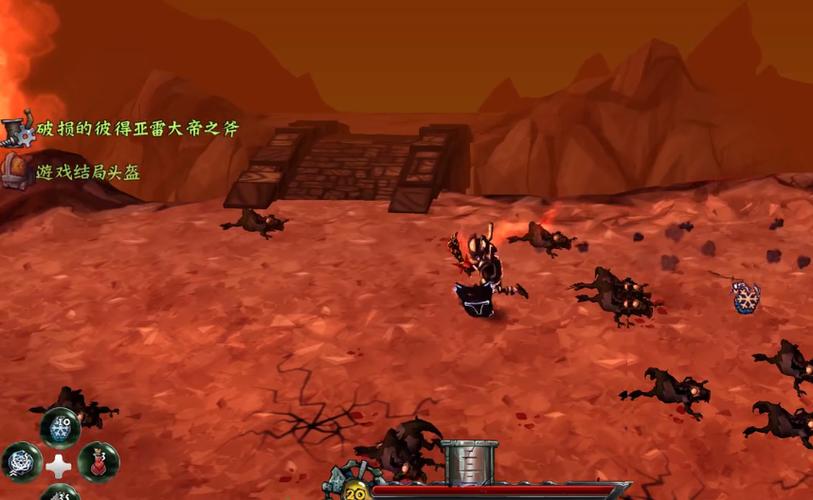Click the white cross at quick-slot center

click(x=60, y=464)
